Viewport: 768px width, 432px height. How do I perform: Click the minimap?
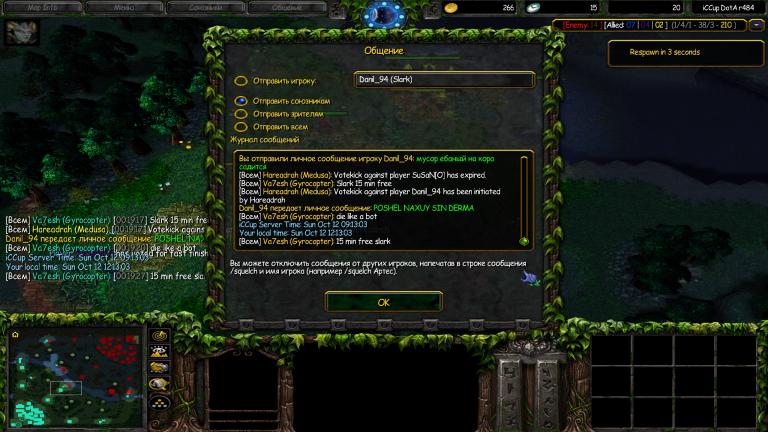tap(75, 377)
